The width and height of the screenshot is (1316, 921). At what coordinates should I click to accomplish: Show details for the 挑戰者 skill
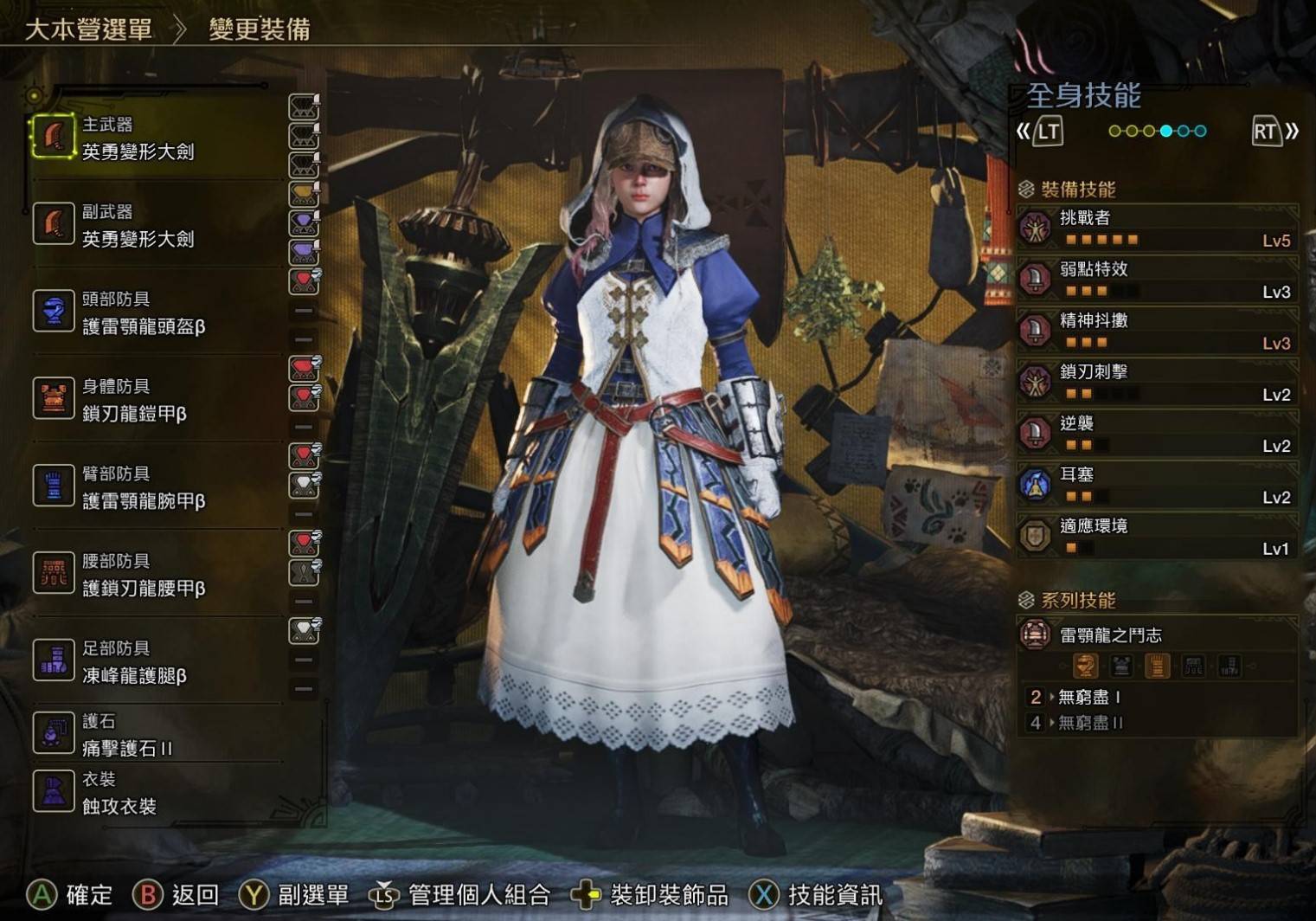(1157, 228)
